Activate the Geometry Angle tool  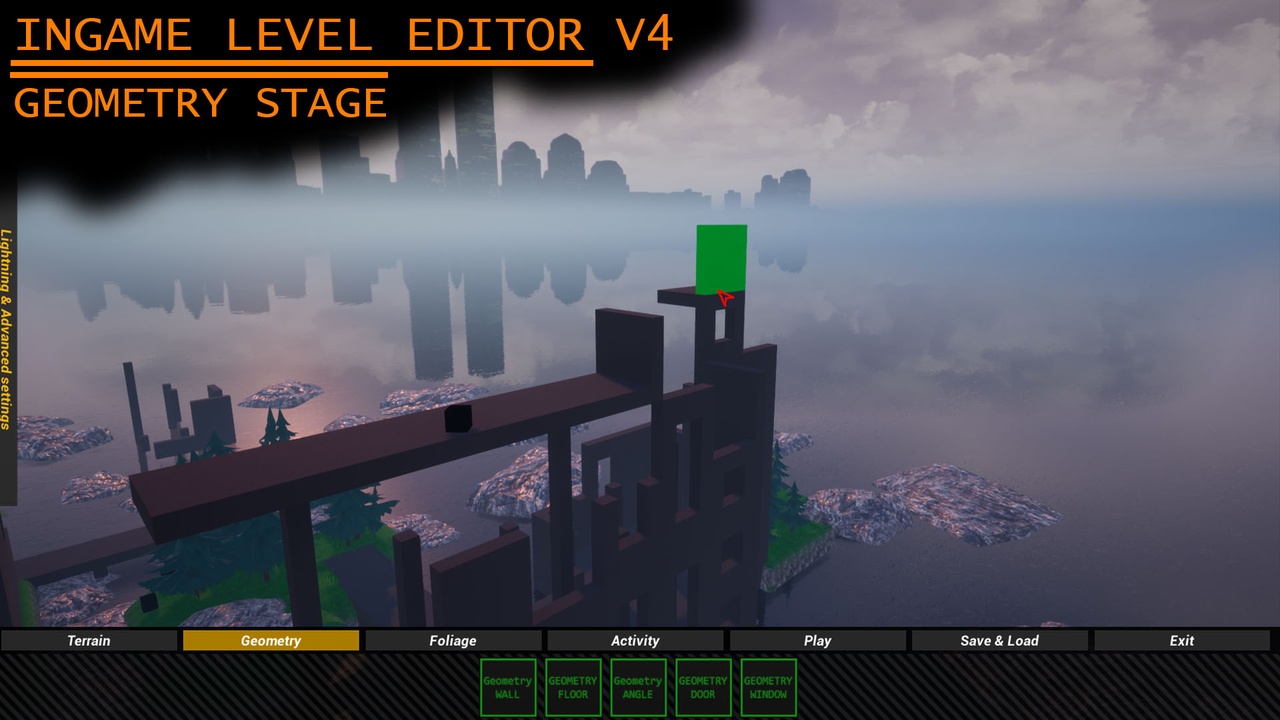[637, 687]
